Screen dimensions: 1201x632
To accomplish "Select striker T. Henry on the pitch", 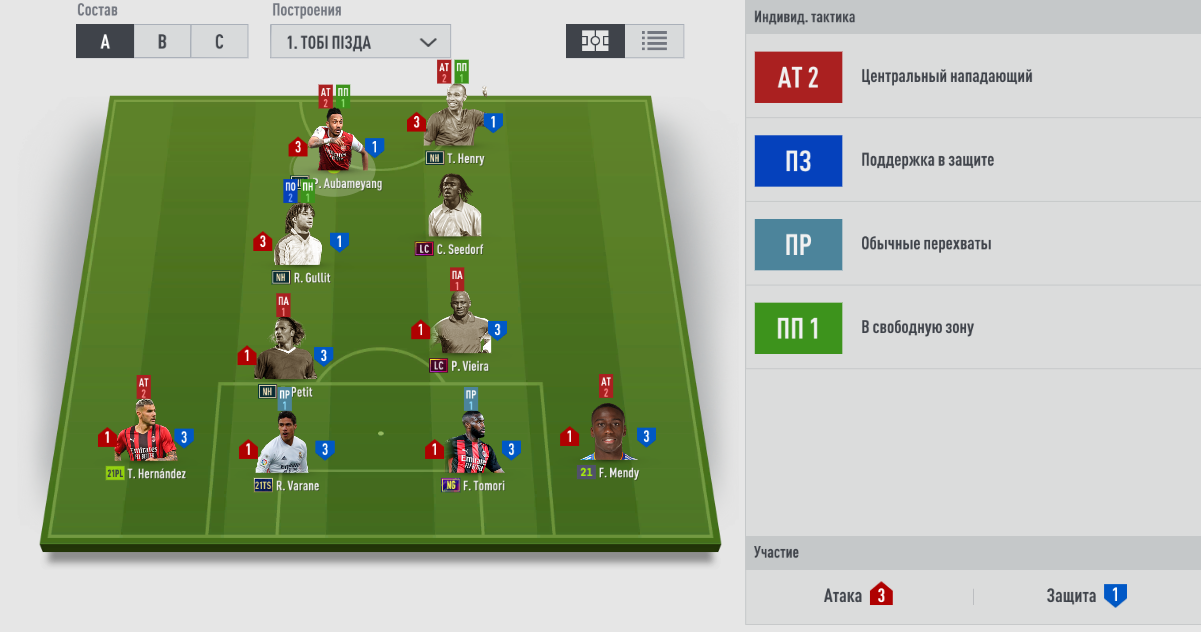I will (x=454, y=122).
